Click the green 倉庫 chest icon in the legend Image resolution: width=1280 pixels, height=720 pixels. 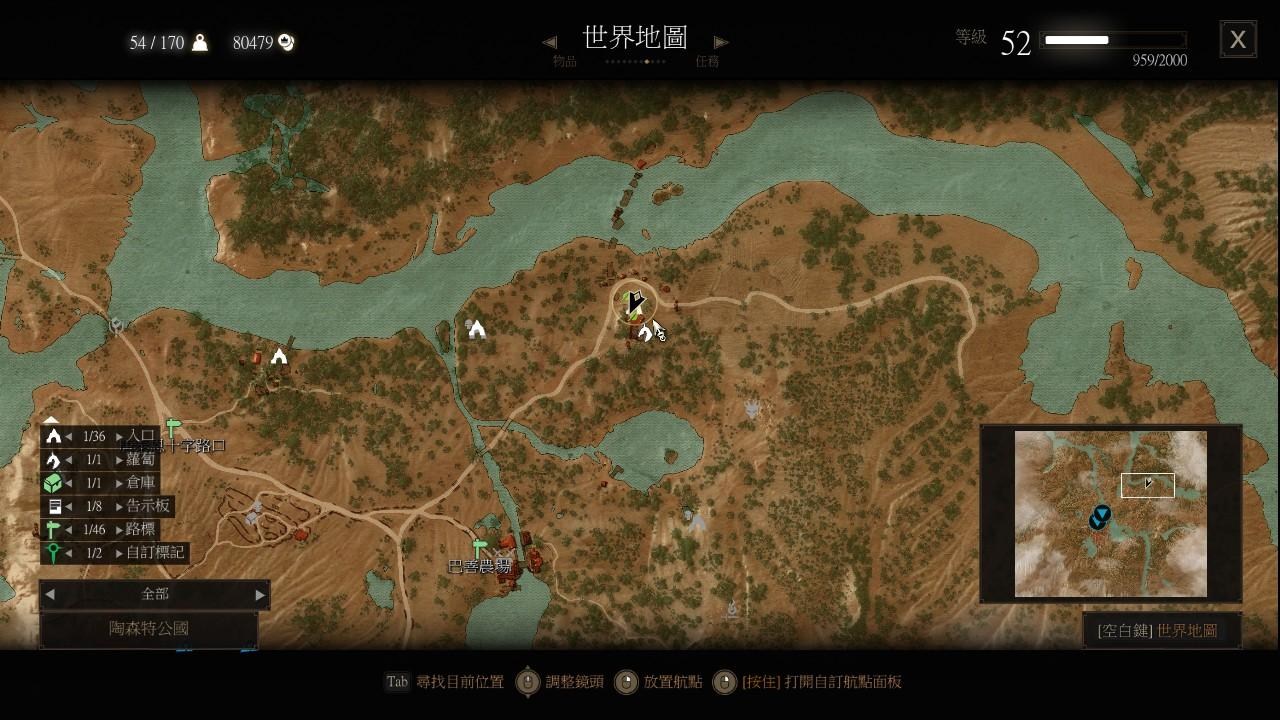coord(55,483)
